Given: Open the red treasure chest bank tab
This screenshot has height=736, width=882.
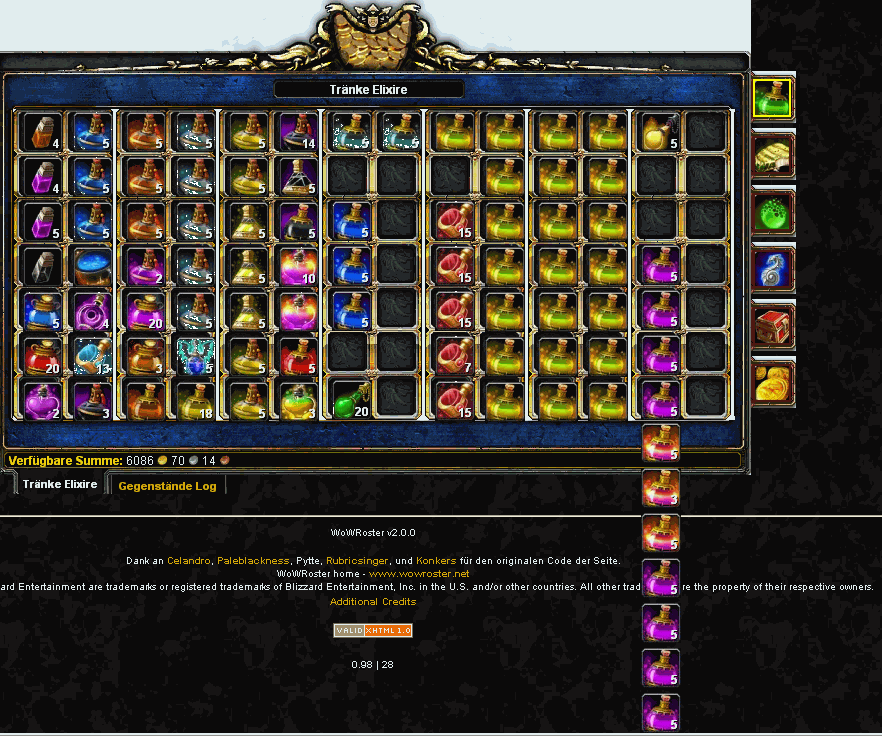Looking at the screenshot, I should (773, 326).
